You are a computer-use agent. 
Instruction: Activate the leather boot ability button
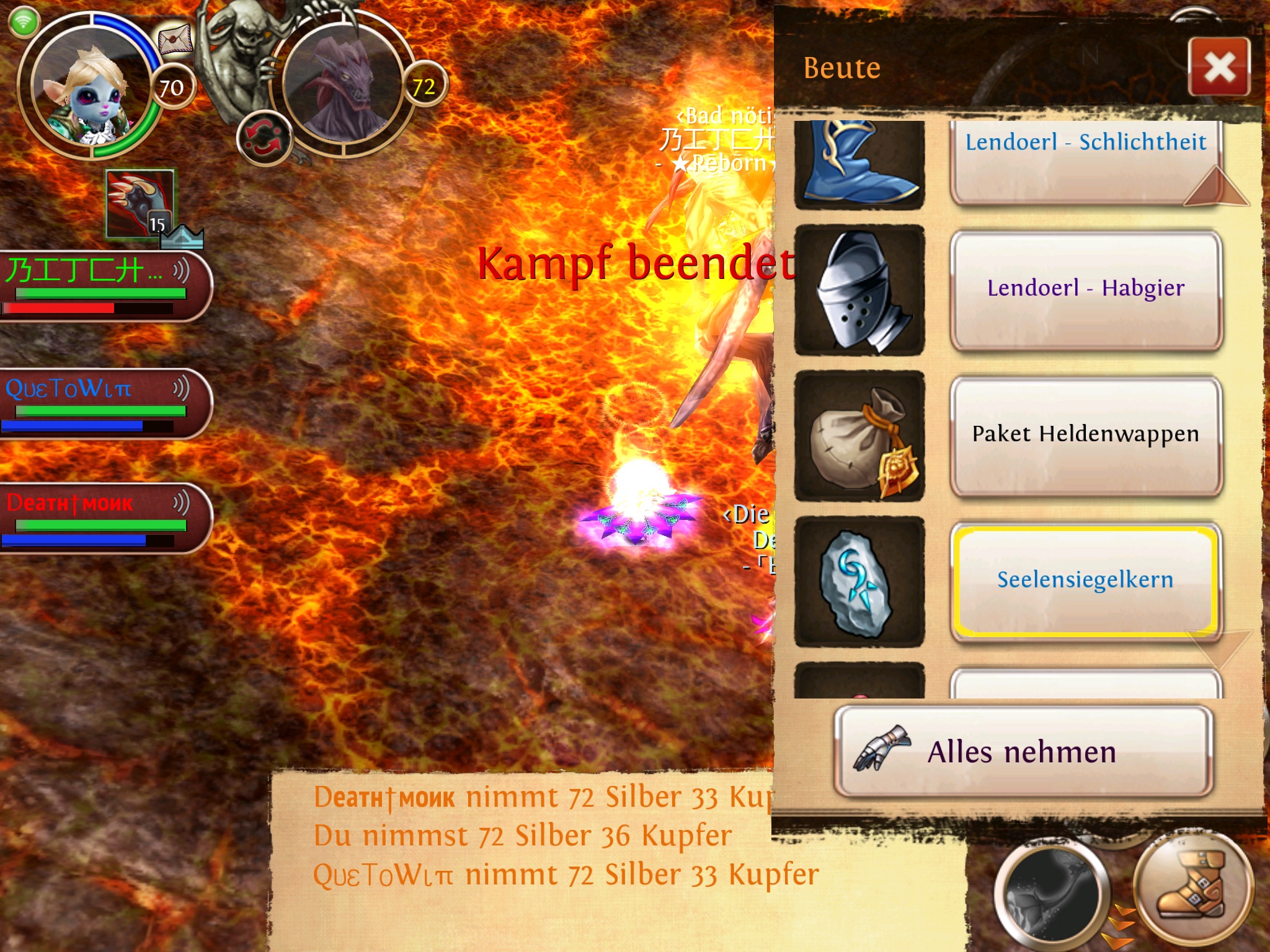[1192, 888]
